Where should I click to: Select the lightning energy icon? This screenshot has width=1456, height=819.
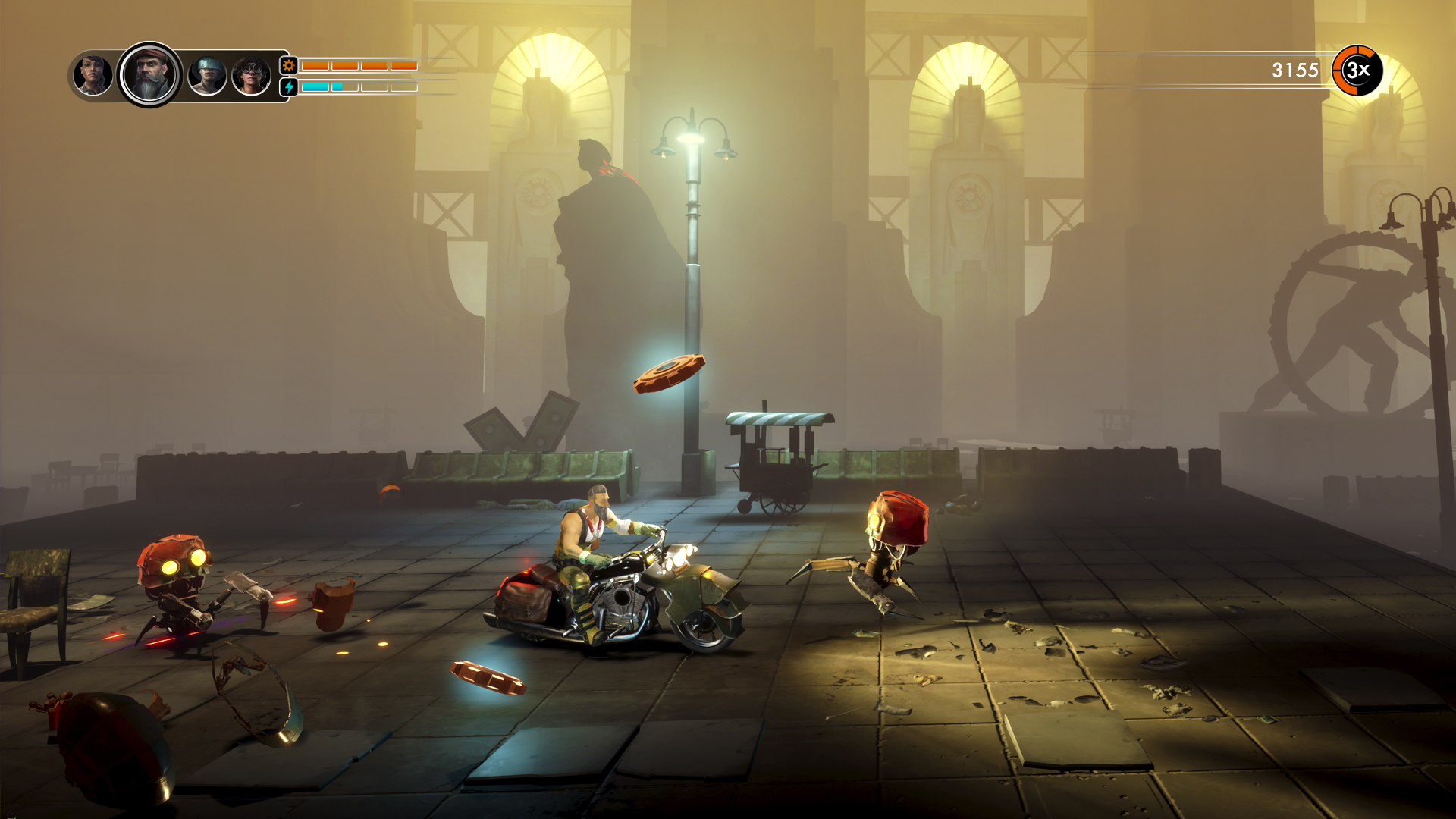[289, 87]
